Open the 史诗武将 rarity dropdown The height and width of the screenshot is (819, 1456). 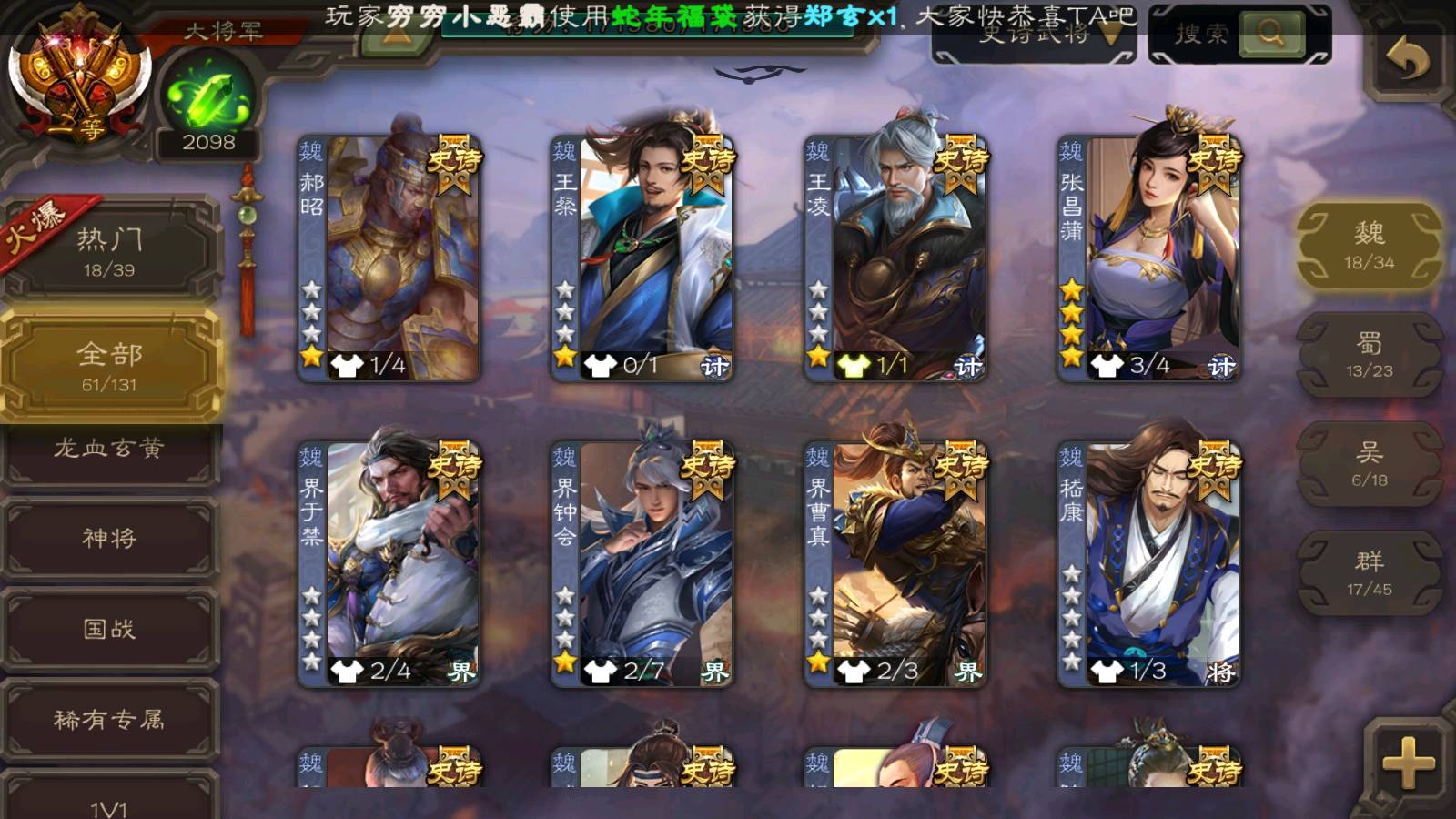coord(1035,36)
